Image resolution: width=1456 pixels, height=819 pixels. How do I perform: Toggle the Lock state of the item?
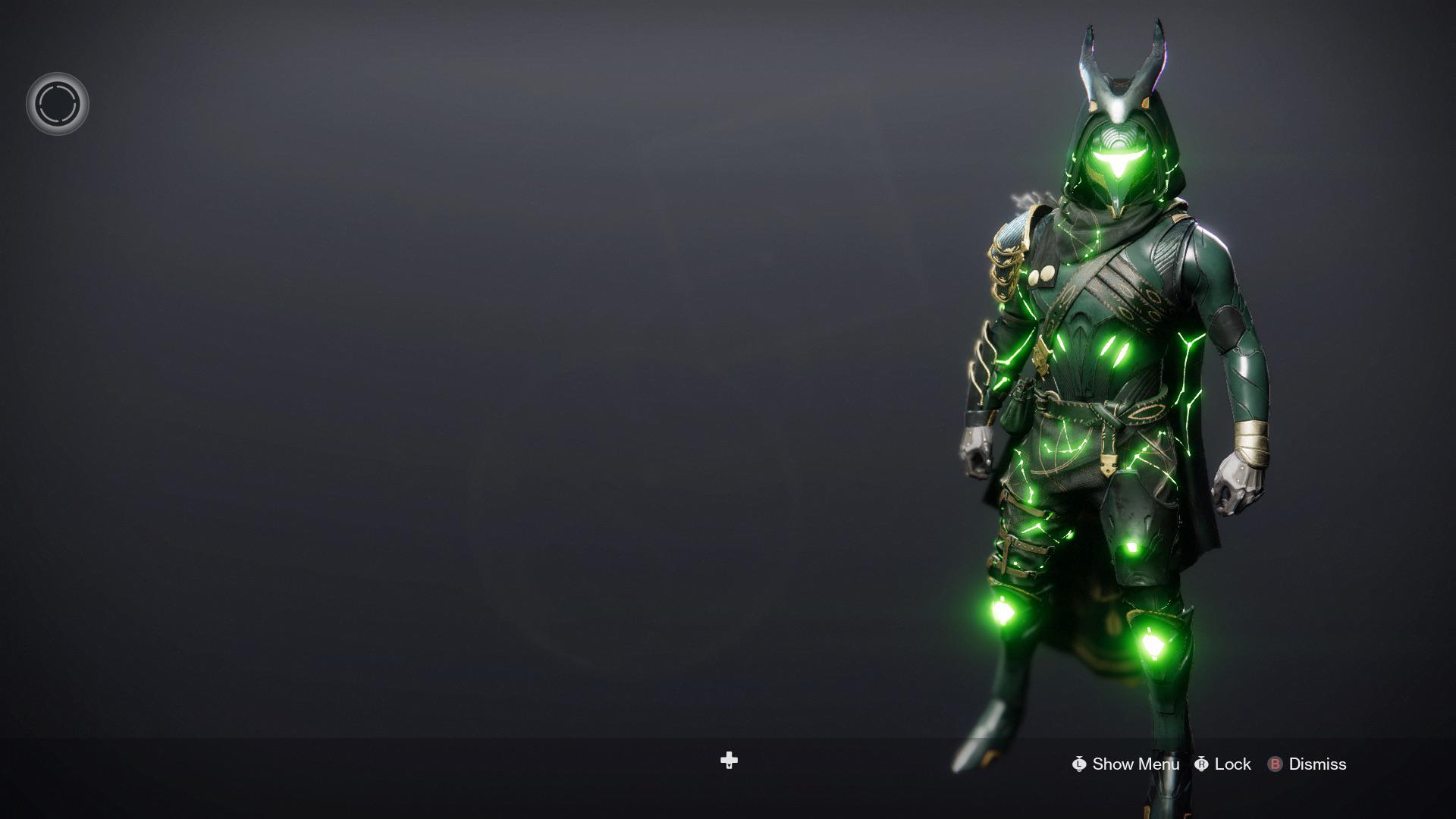click(1203, 764)
